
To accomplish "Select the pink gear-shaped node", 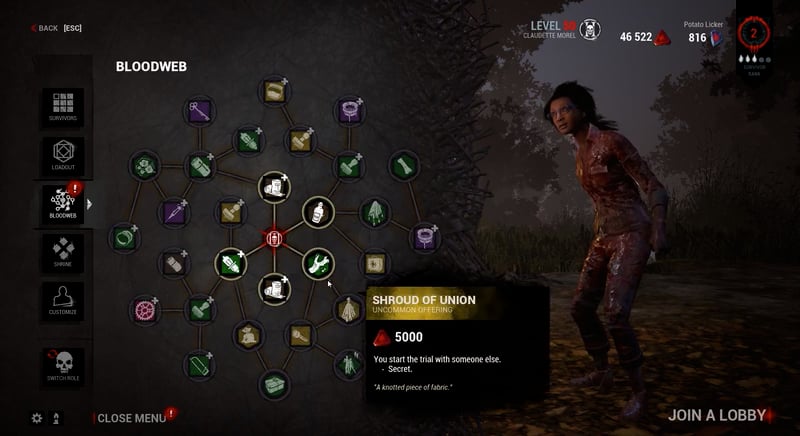I will (146, 309).
